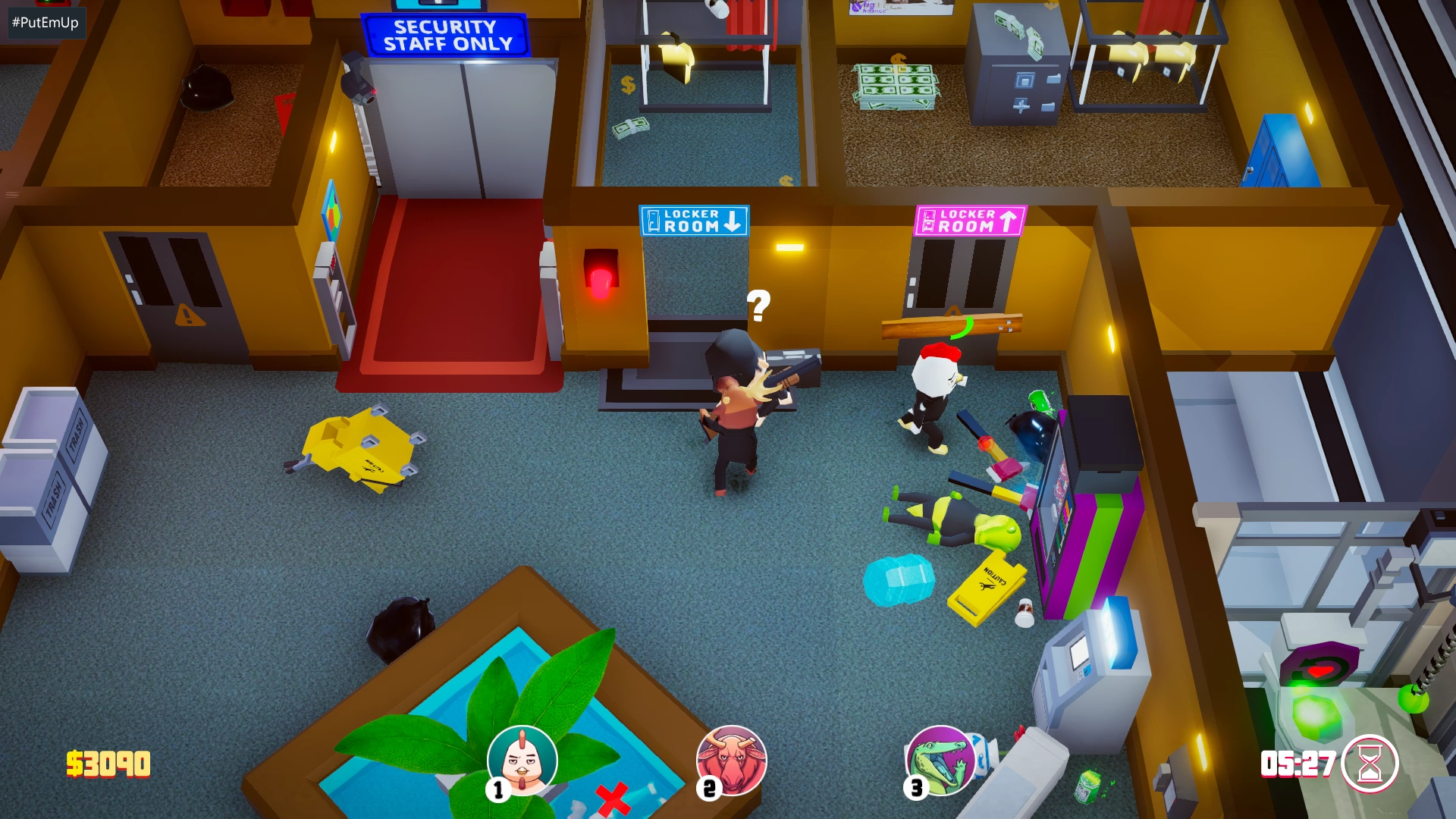Select the player 1 chicken portrait
The width and height of the screenshot is (1456, 819).
[x=522, y=761]
